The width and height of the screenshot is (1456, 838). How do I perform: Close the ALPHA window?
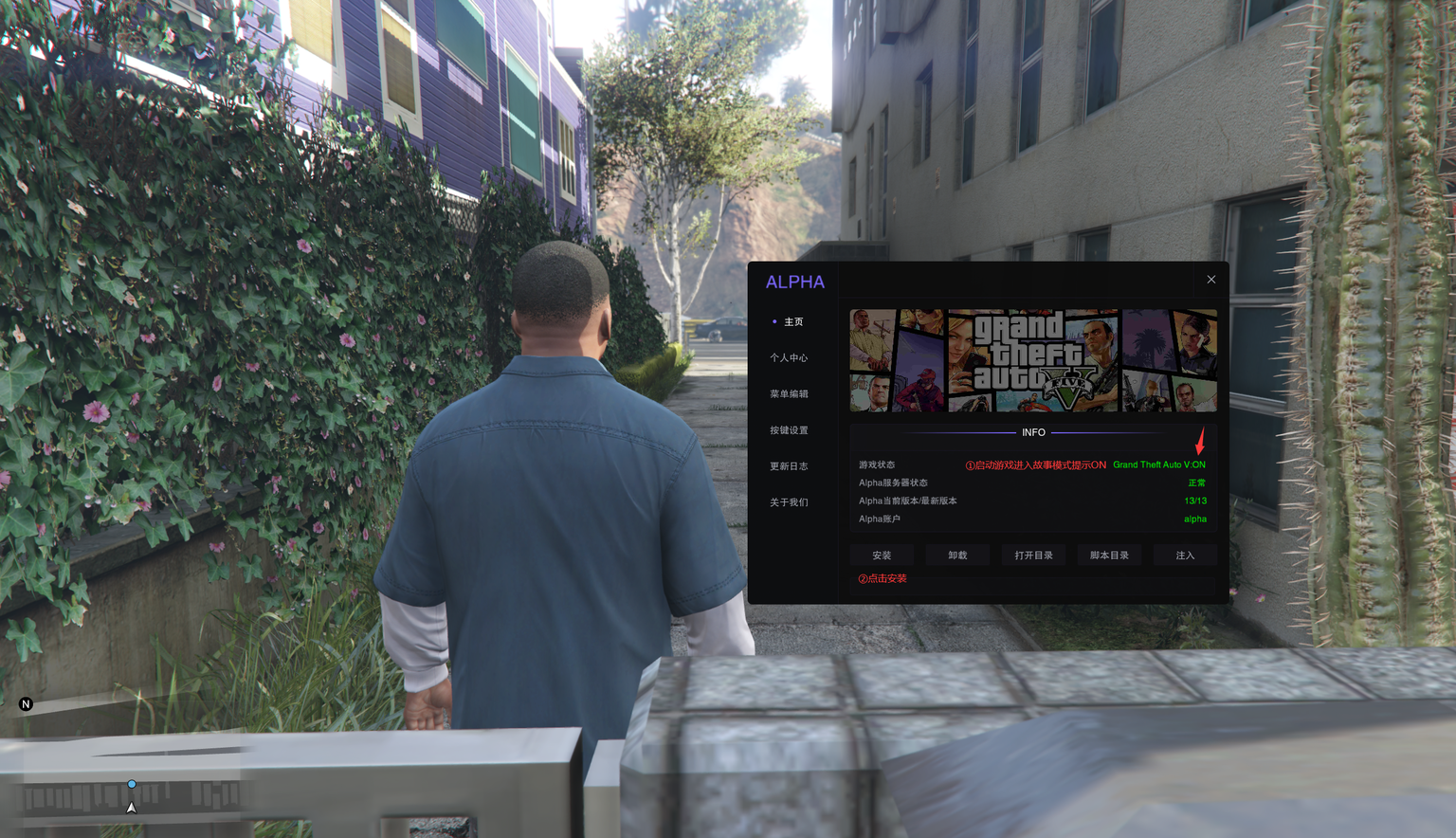[x=1210, y=280]
